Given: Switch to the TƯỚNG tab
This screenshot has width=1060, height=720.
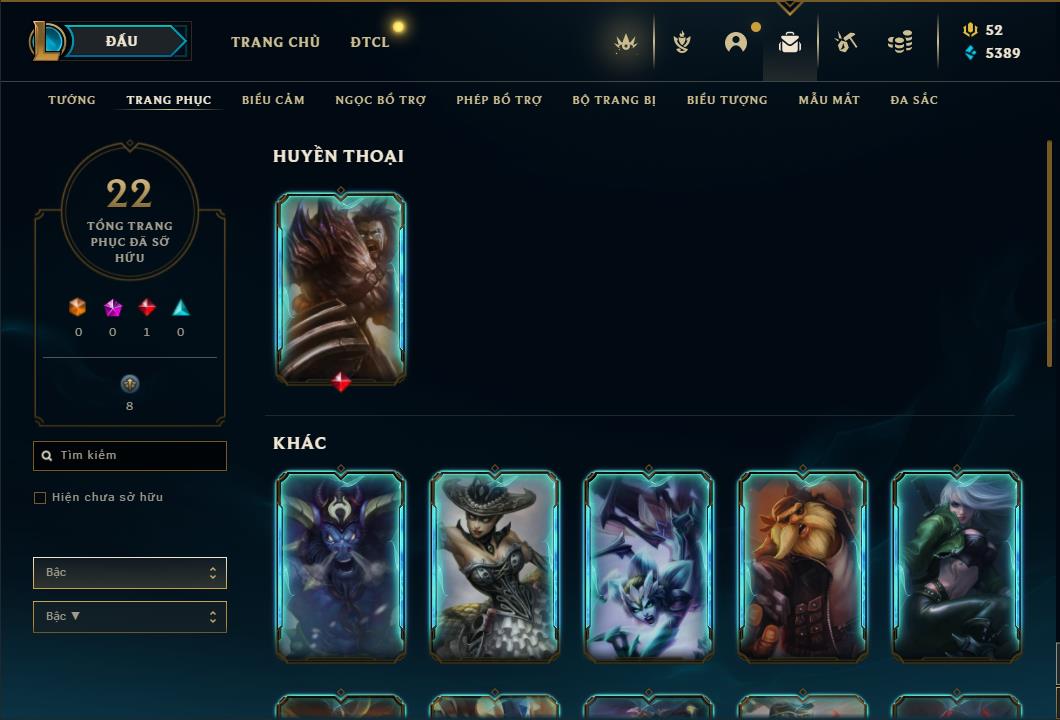Looking at the screenshot, I should pyautogui.click(x=72, y=100).
